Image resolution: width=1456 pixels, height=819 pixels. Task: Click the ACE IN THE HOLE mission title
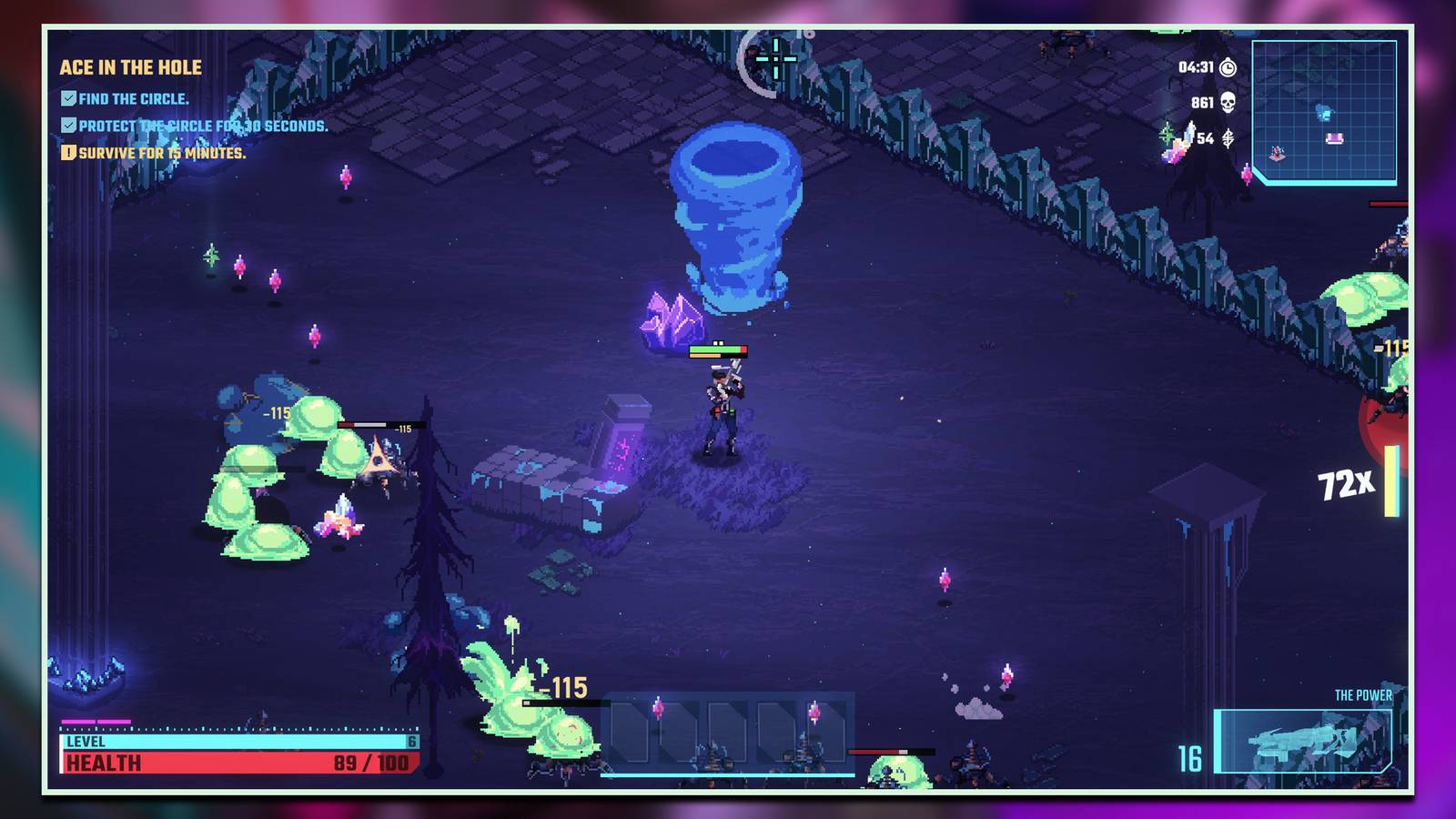pos(129,66)
